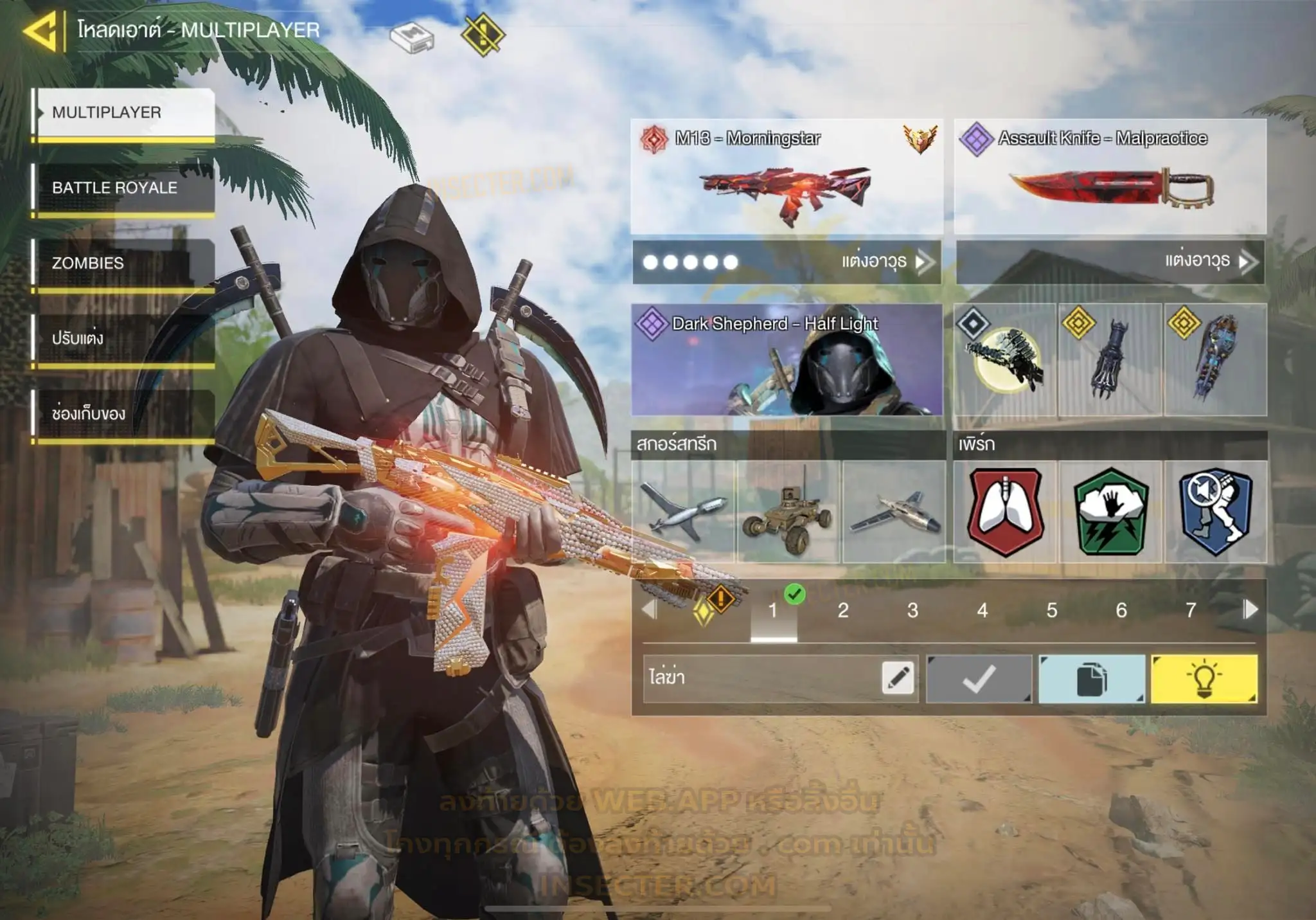Open the green storm hand perk
Image resolution: width=1316 pixels, height=920 pixels.
pyautogui.click(x=1111, y=512)
